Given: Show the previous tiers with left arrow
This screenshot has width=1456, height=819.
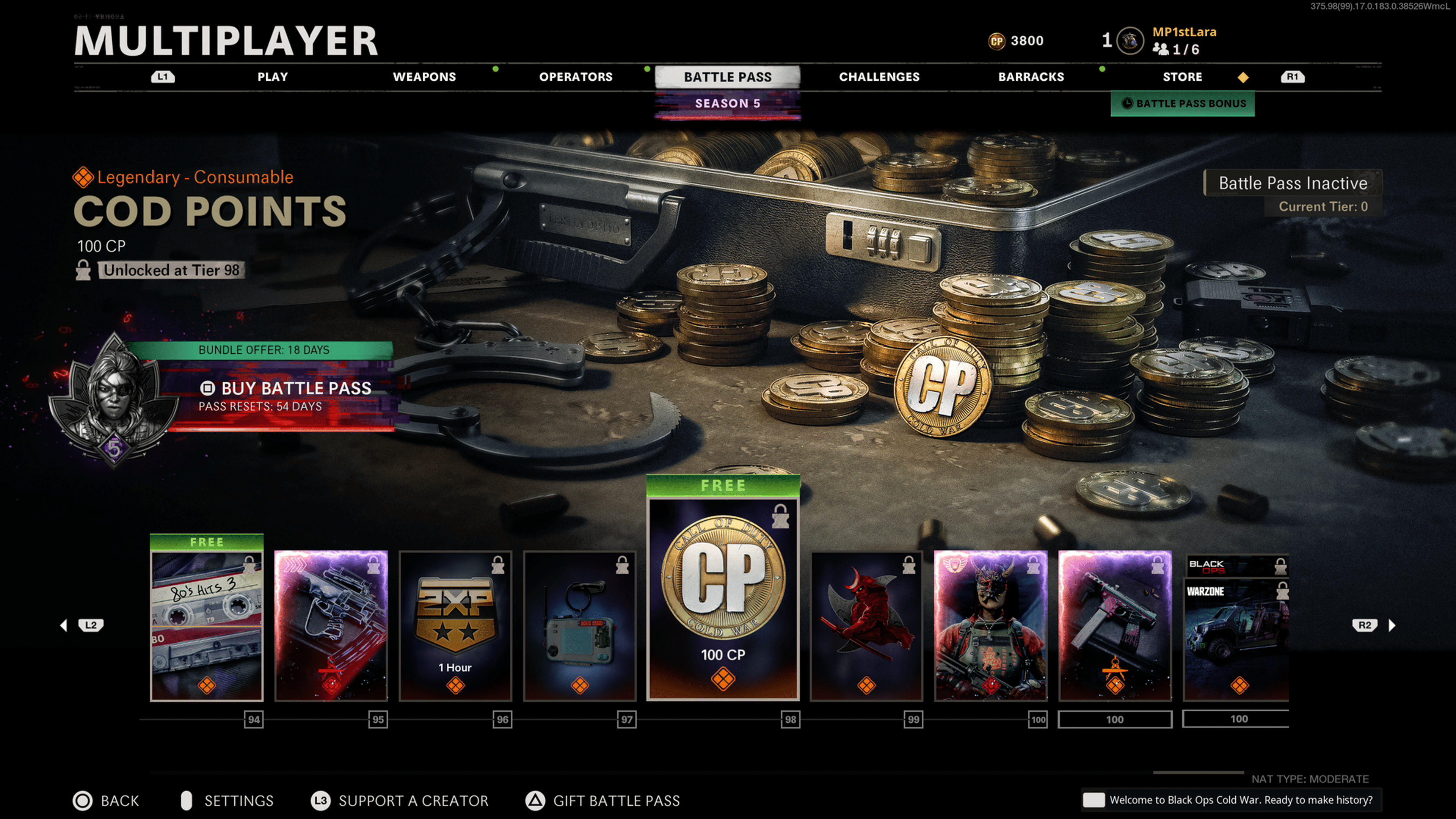Looking at the screenshot, I should [x=64, y=625].
